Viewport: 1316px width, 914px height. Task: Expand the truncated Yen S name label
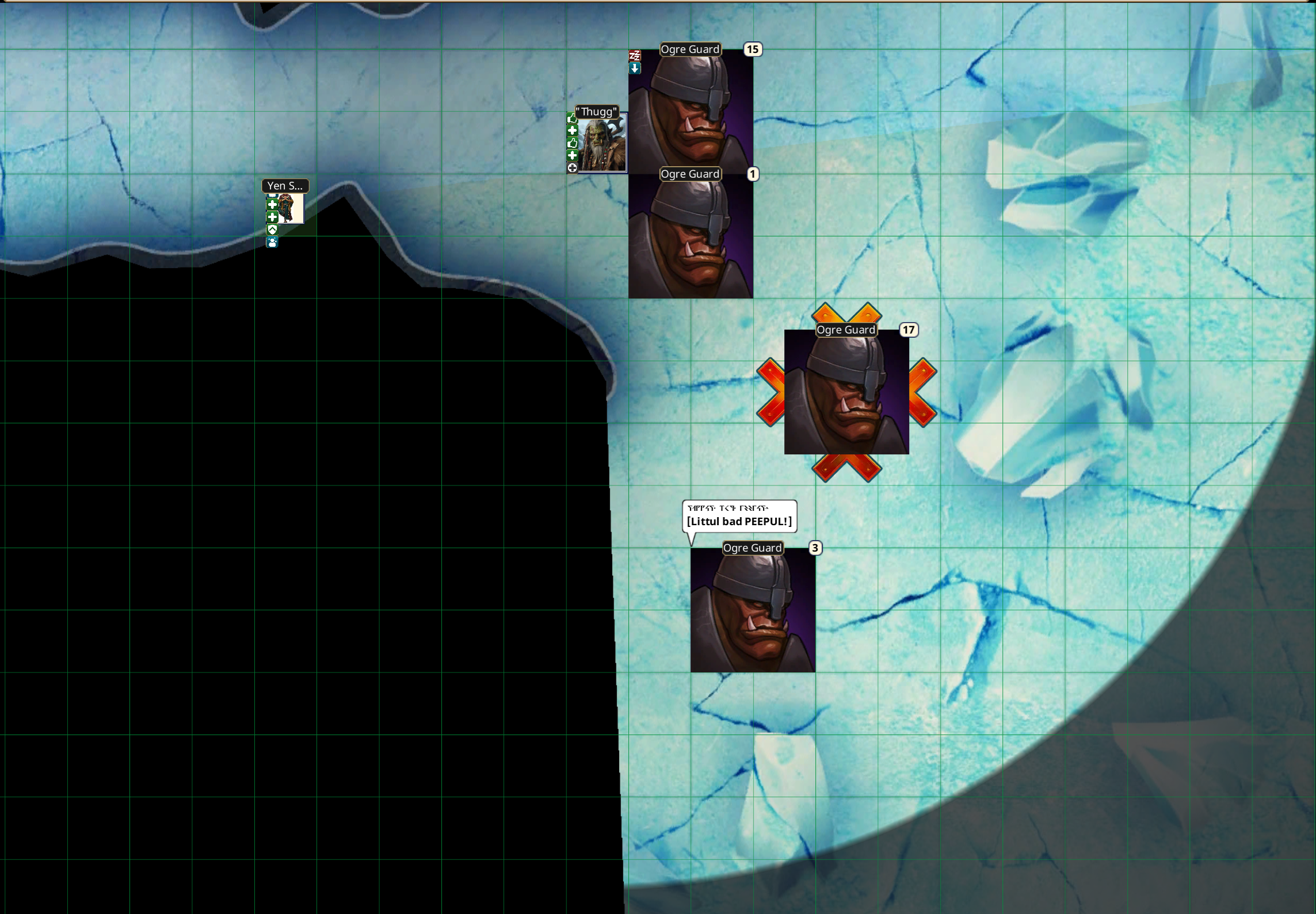coord(285,186)
